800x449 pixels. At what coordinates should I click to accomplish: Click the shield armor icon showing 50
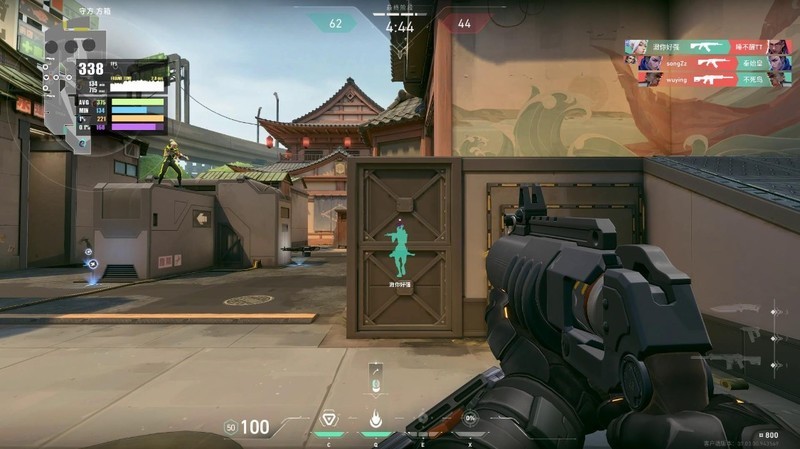[x=231, y=428]
